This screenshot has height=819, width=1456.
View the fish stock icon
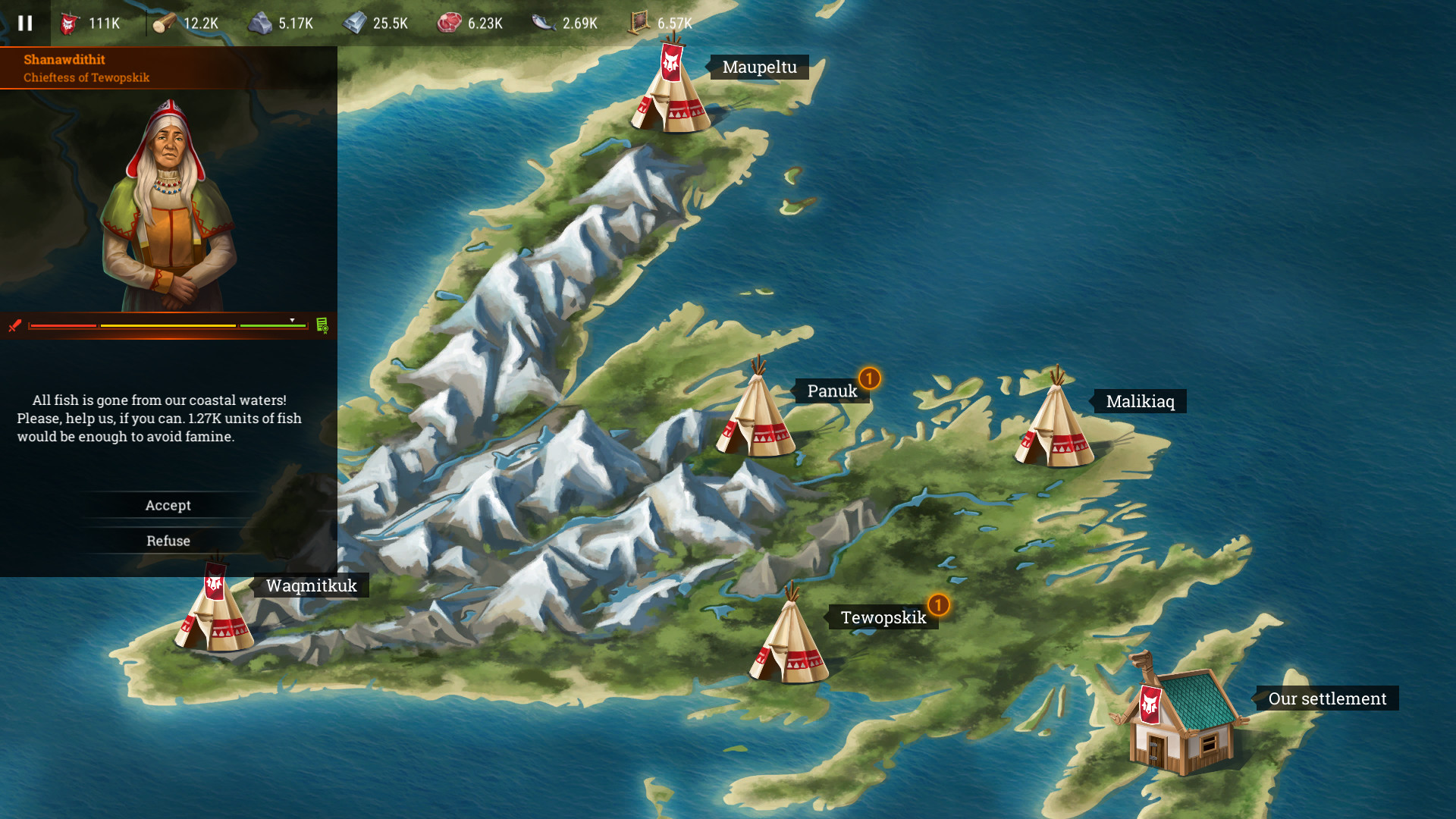tap(542, 23)
